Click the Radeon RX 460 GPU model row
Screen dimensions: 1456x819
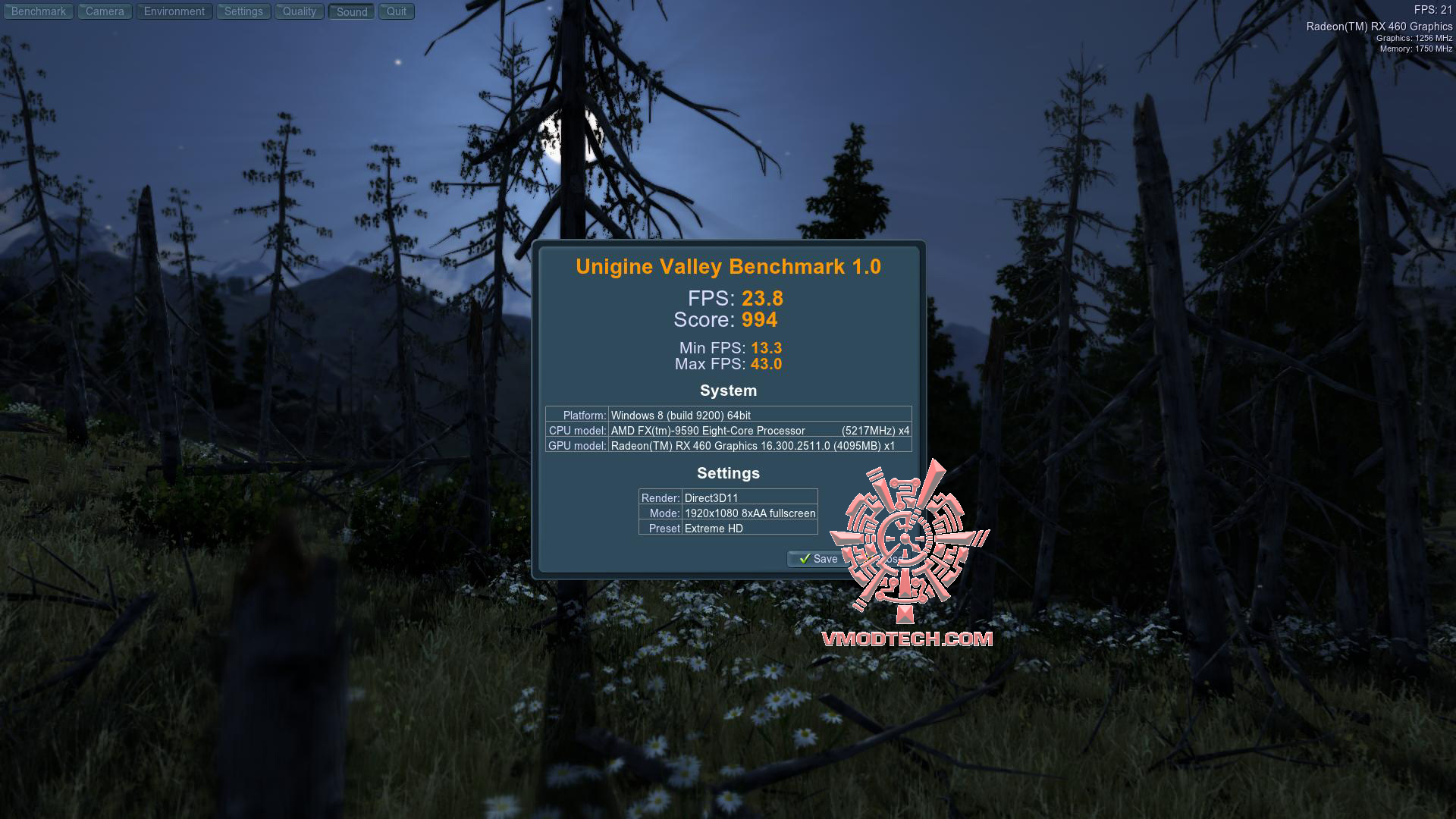point(728,446)
